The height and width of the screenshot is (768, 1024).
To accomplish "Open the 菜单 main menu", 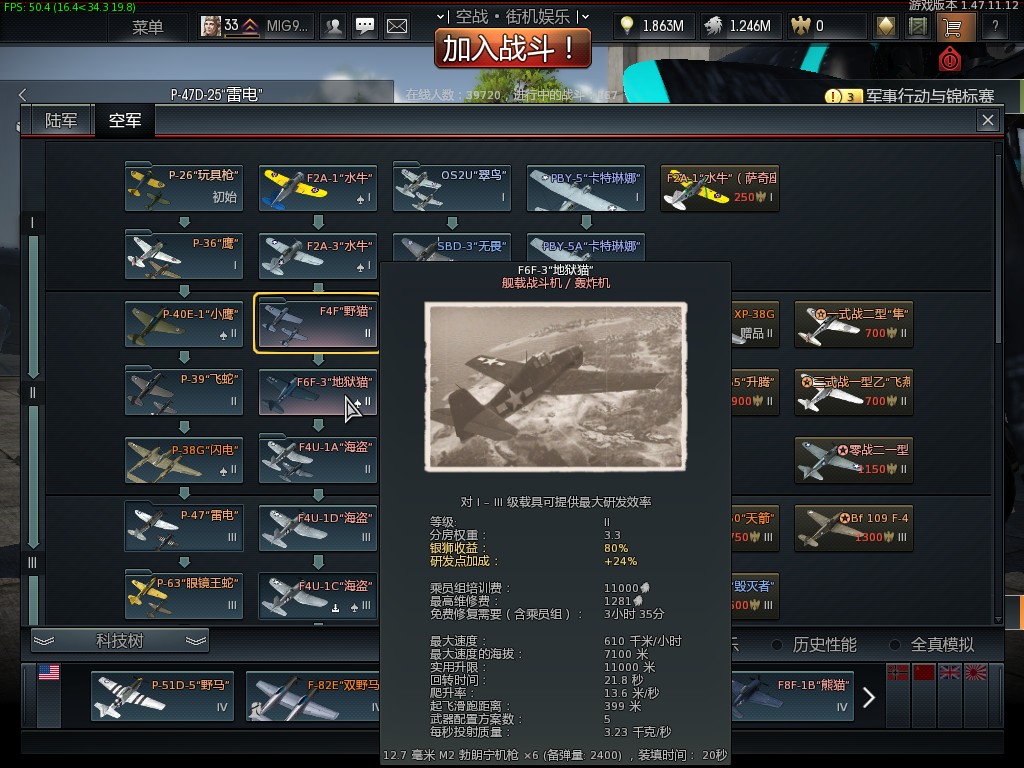I will point(147,26).
